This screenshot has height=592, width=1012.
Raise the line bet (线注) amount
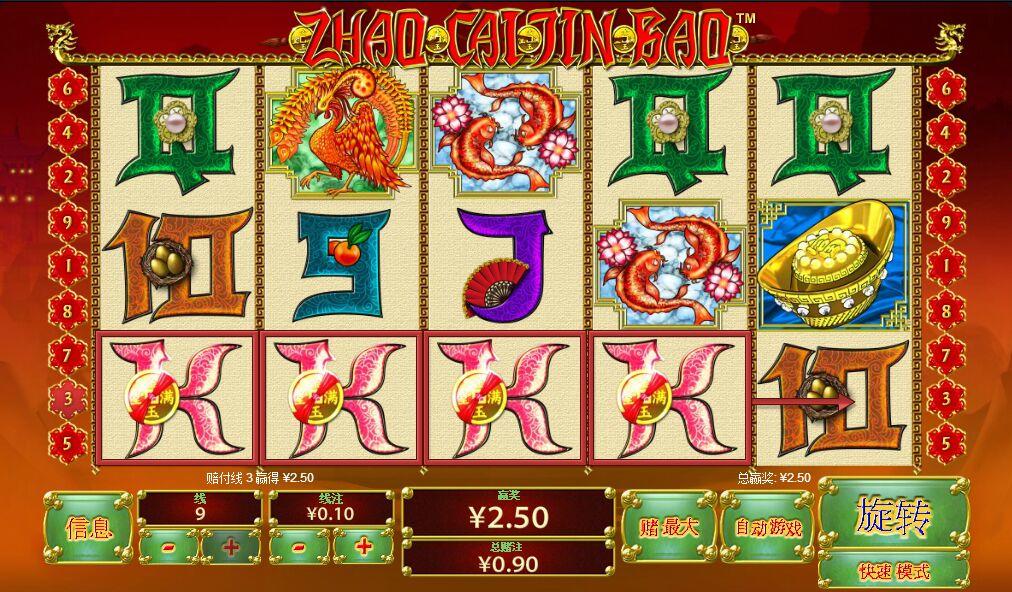click(363, 546)
